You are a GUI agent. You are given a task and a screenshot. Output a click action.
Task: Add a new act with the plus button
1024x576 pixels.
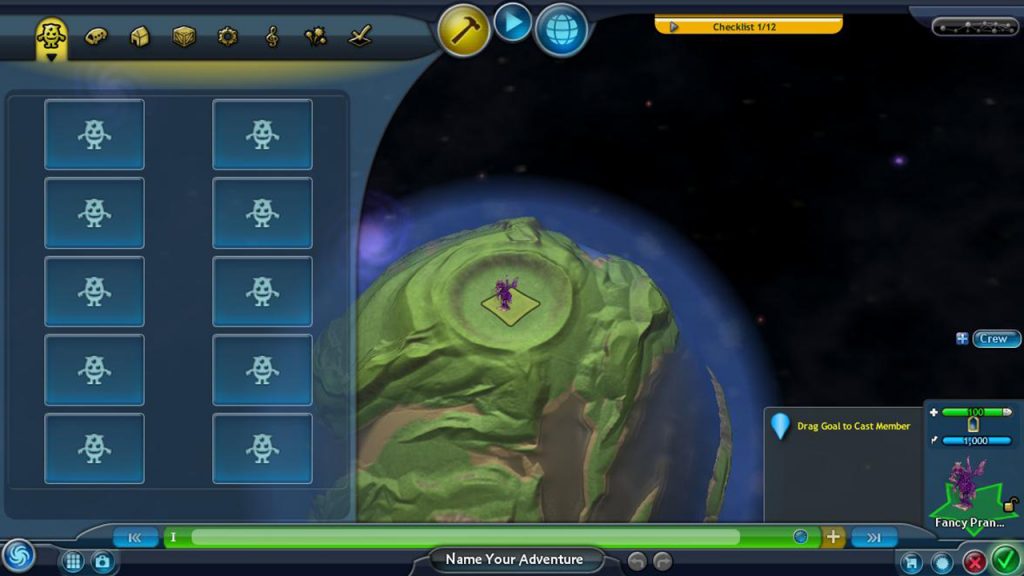[833, 537]
